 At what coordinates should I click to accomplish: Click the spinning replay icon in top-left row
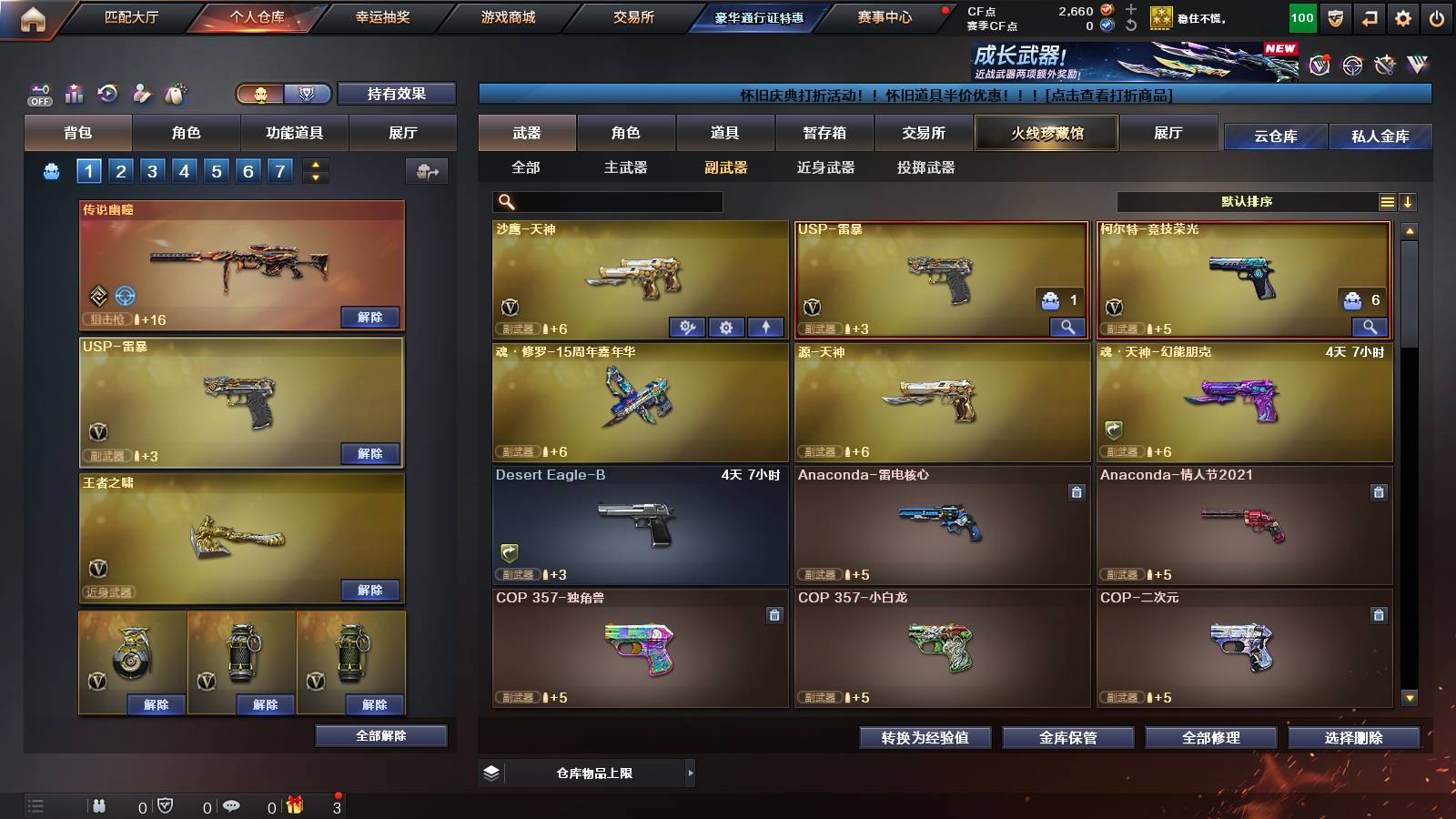(108, 94)
